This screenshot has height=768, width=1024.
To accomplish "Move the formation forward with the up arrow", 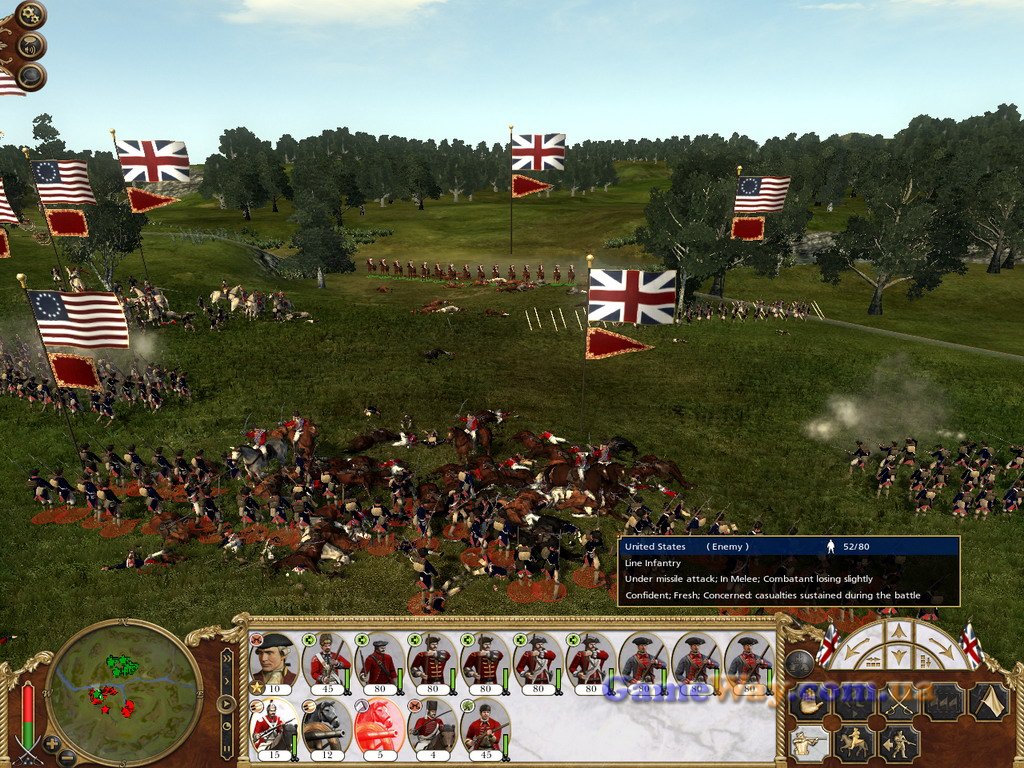I will point(899,632).
